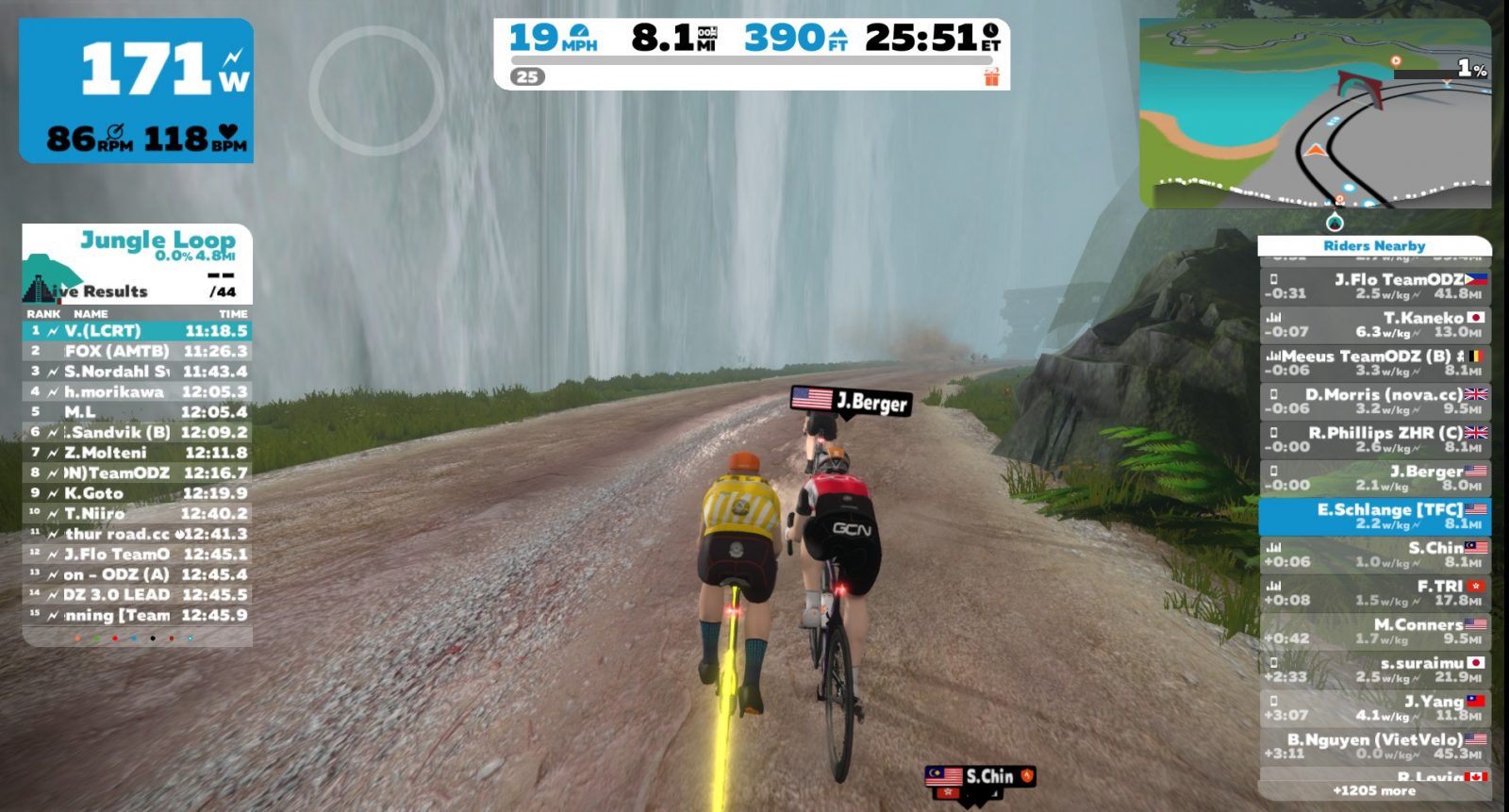This screenshot has height=812, width=1509.
Task: Select T.Kaneko in Riders Nearby list
Action: pyautogui.click(x=1375, y=324)
